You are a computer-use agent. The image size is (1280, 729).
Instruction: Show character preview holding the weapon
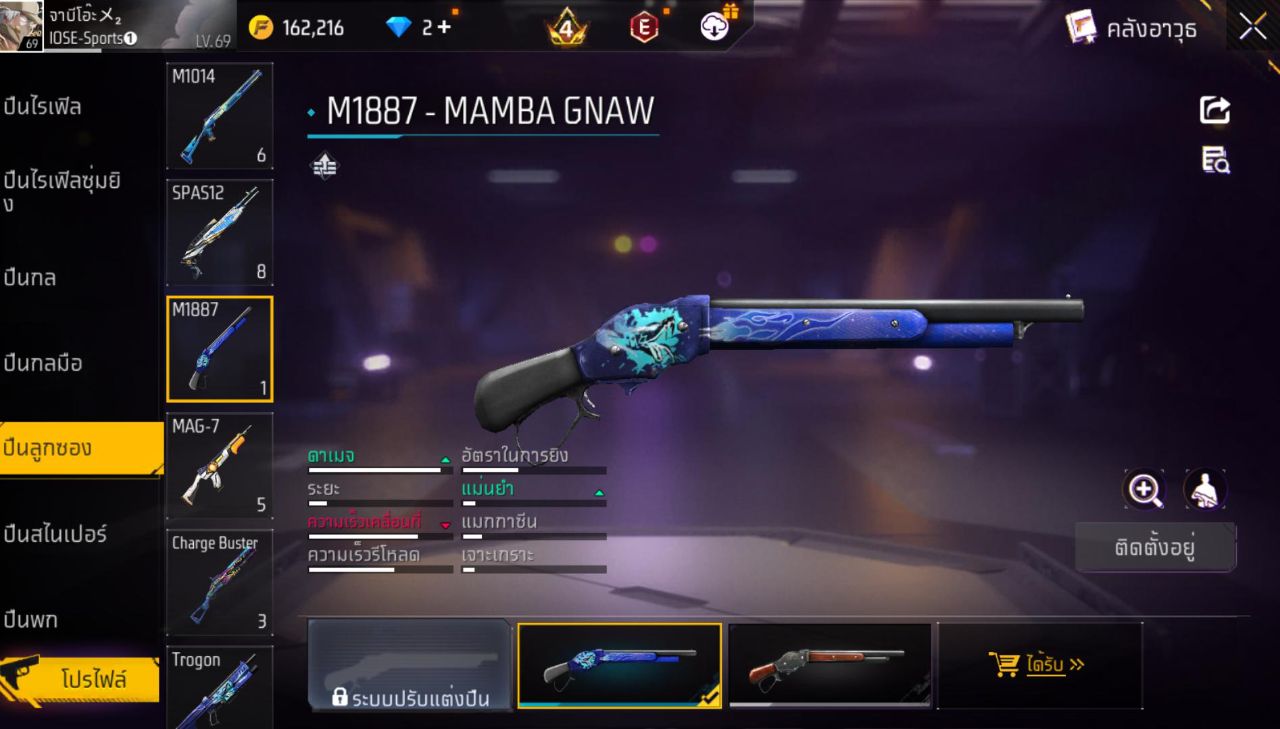tap(1205, 491)
